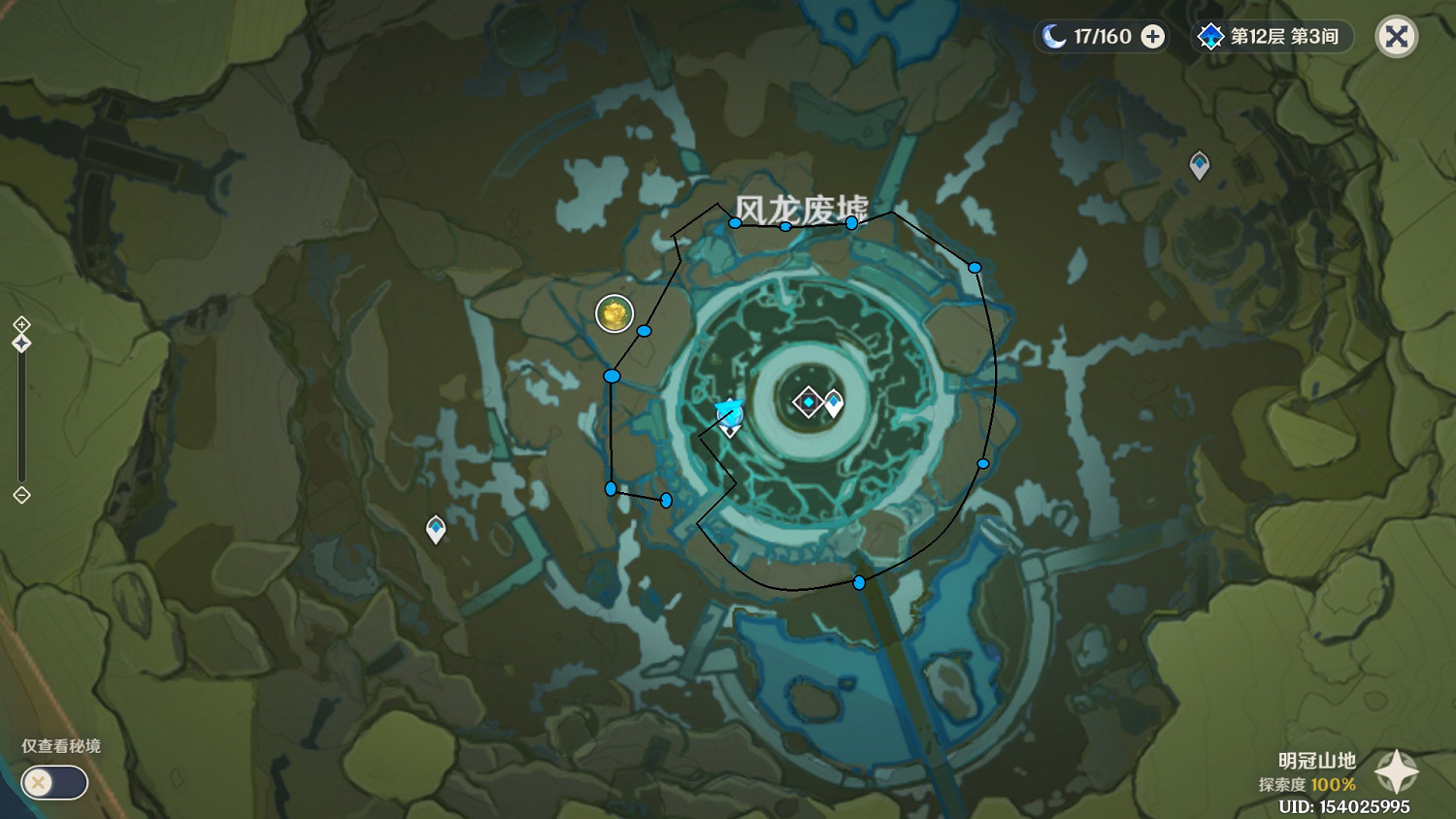Click the zoom-in plus icon on the slider
The height and width of the screenshot is (819, 1456).
(21, 325)
